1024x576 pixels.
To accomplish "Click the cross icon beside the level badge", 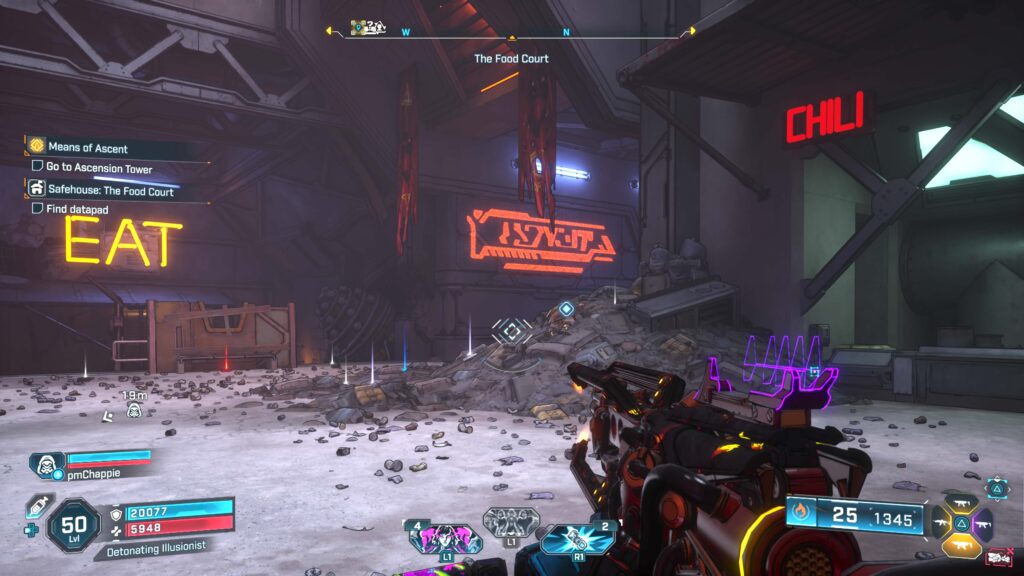I will [x=33, y=532].
